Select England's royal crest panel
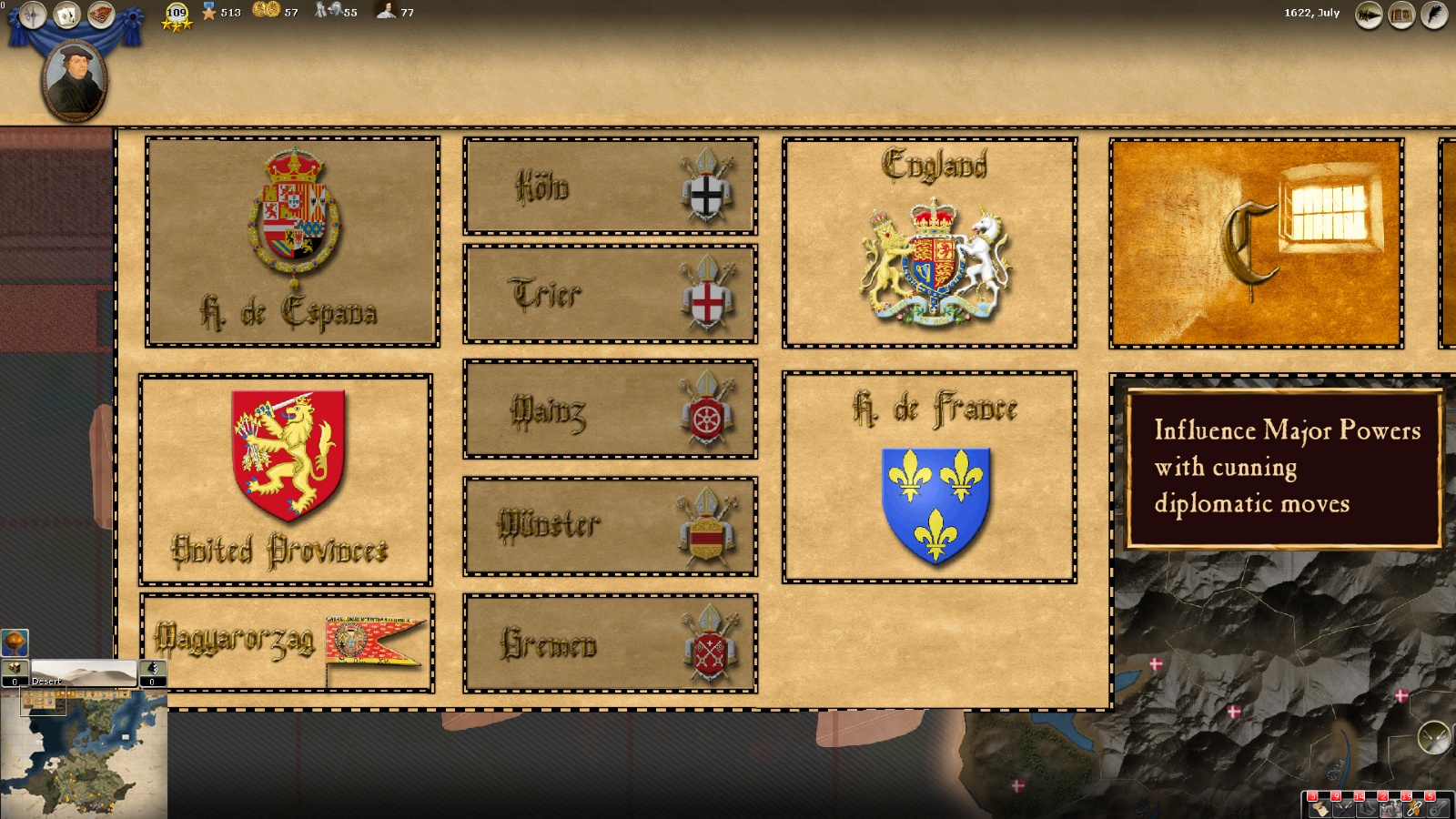 coord(928,241)
